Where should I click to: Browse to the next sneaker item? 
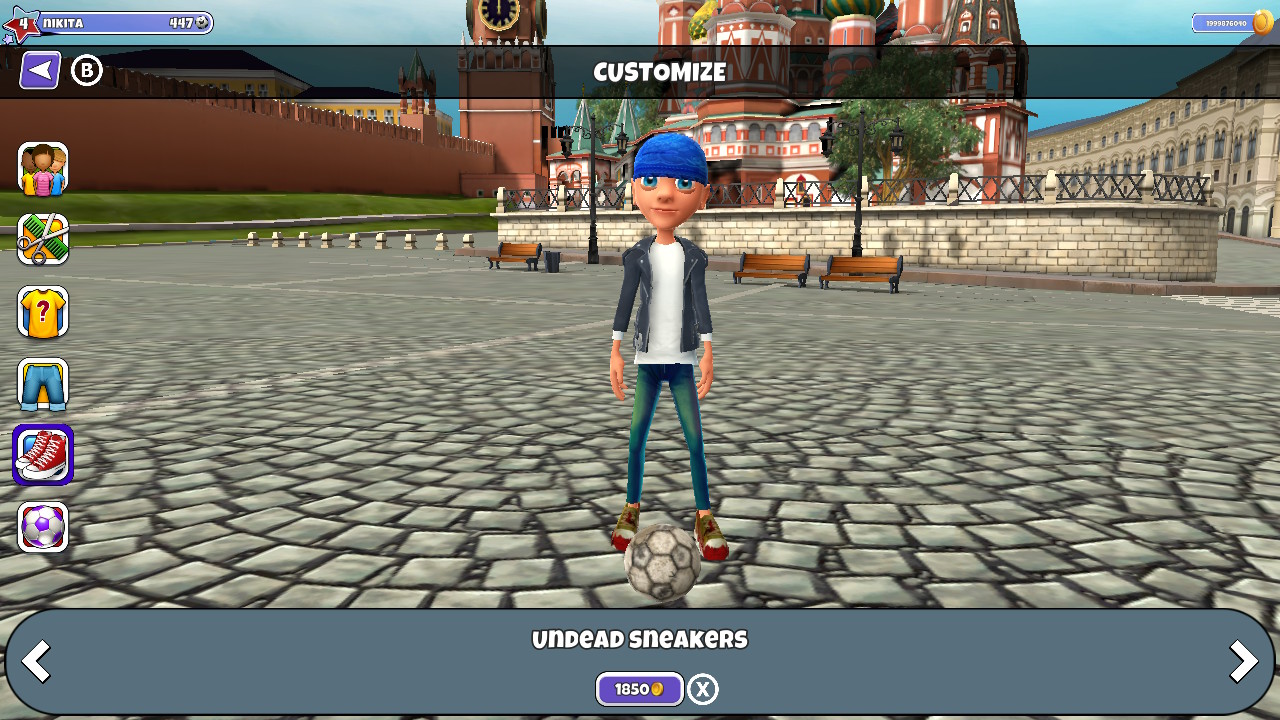click(1243, 660)
